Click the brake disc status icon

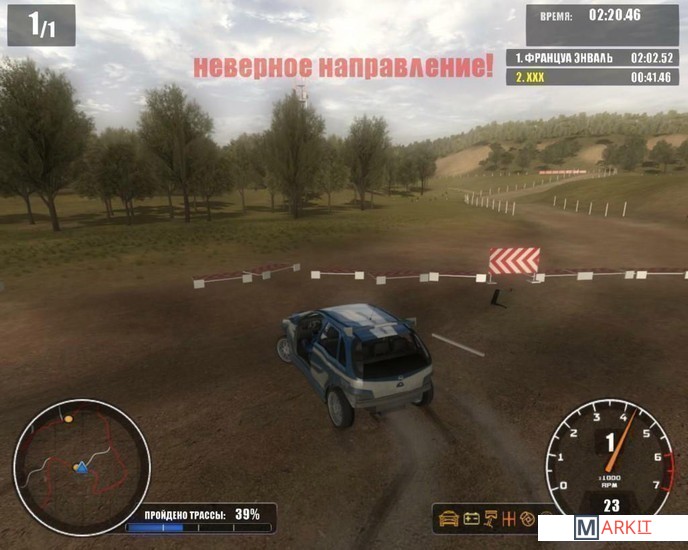[x=529, y=519]
